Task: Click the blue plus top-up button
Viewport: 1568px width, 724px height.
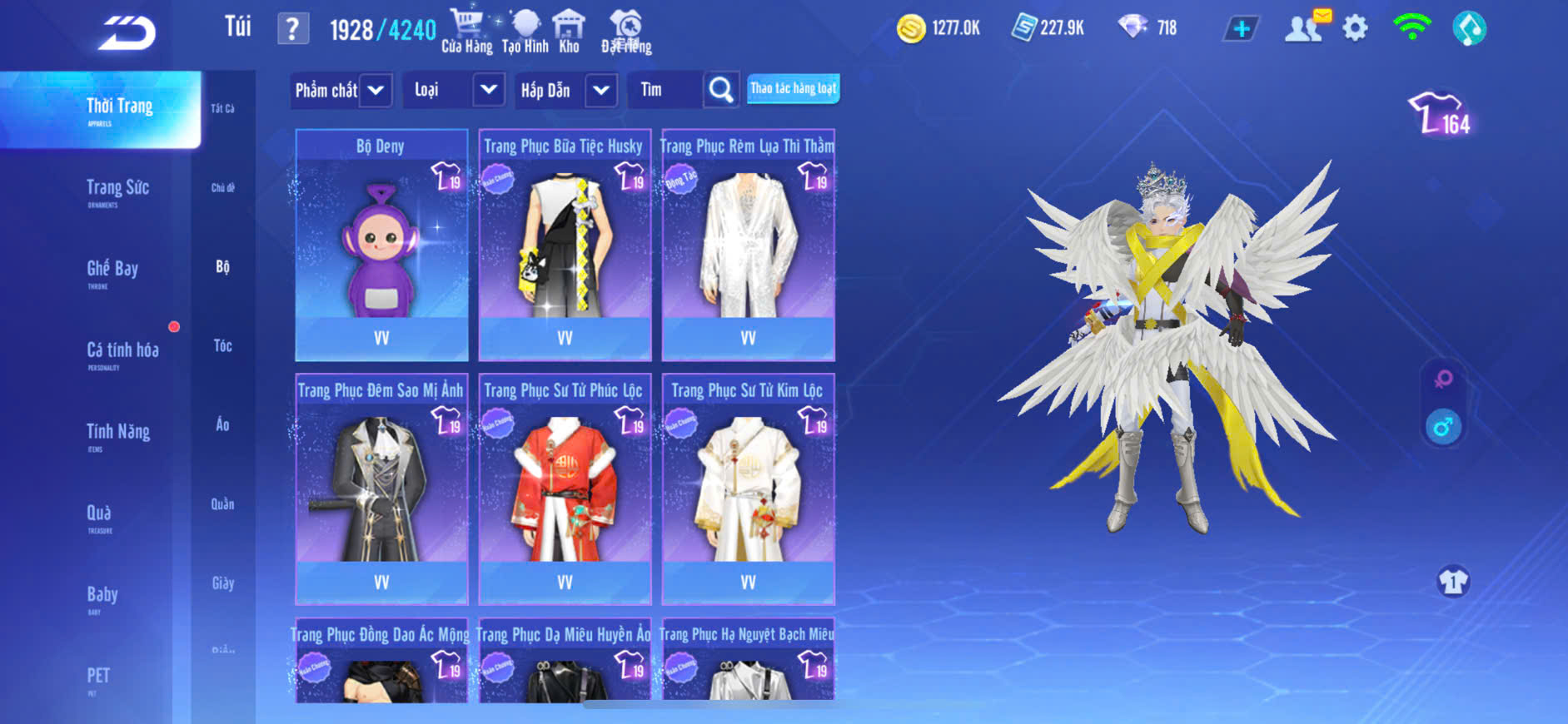Action: (x=1241, y=29)
